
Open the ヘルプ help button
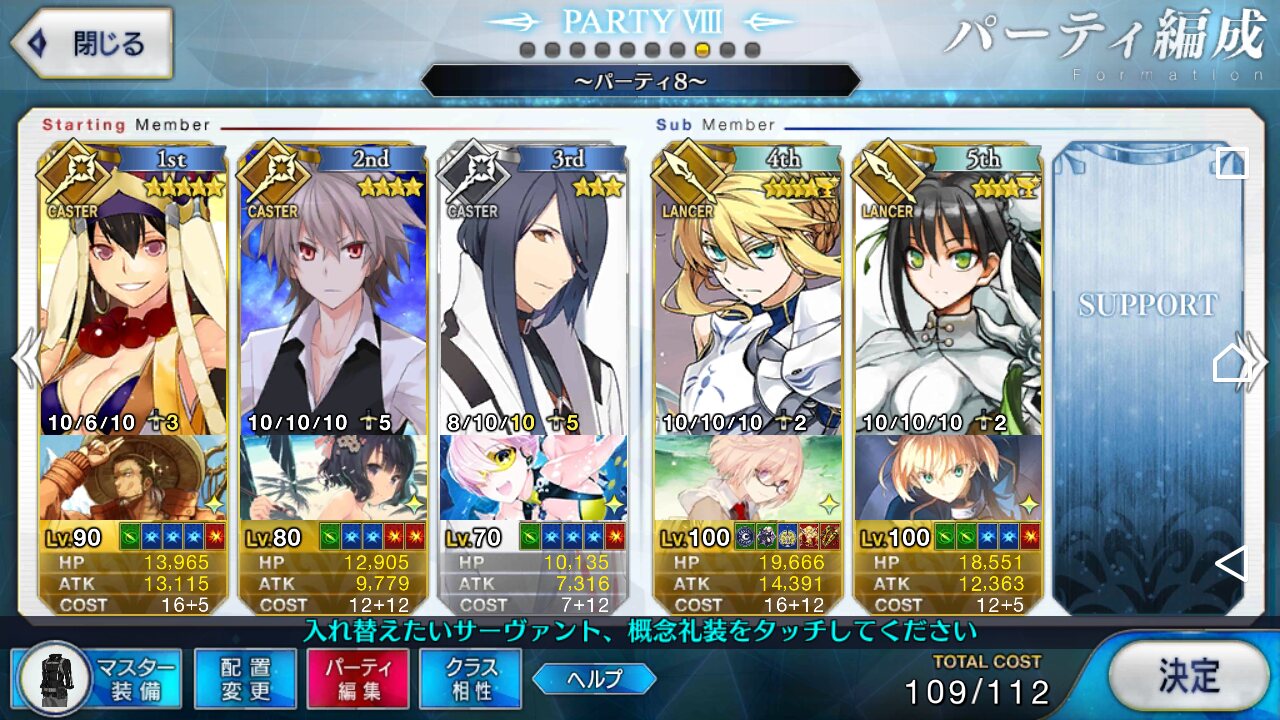594,680
